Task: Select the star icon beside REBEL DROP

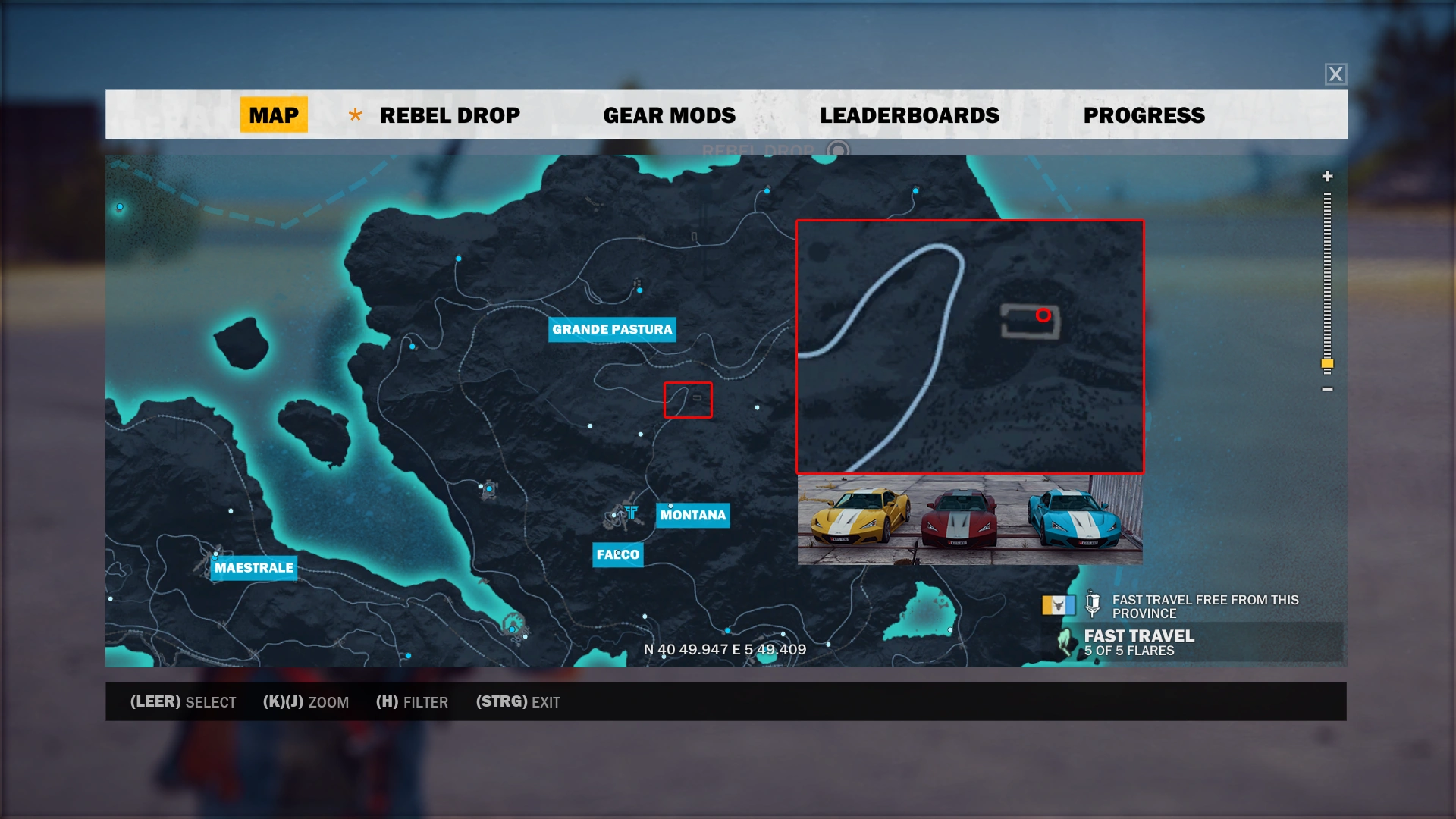Action: pos(355,115)
